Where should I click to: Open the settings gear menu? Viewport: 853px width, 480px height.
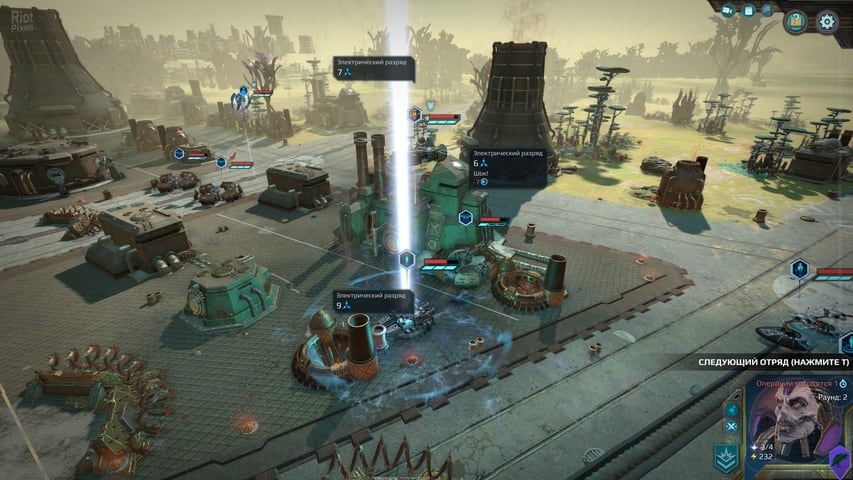click(x=828, y=21)
